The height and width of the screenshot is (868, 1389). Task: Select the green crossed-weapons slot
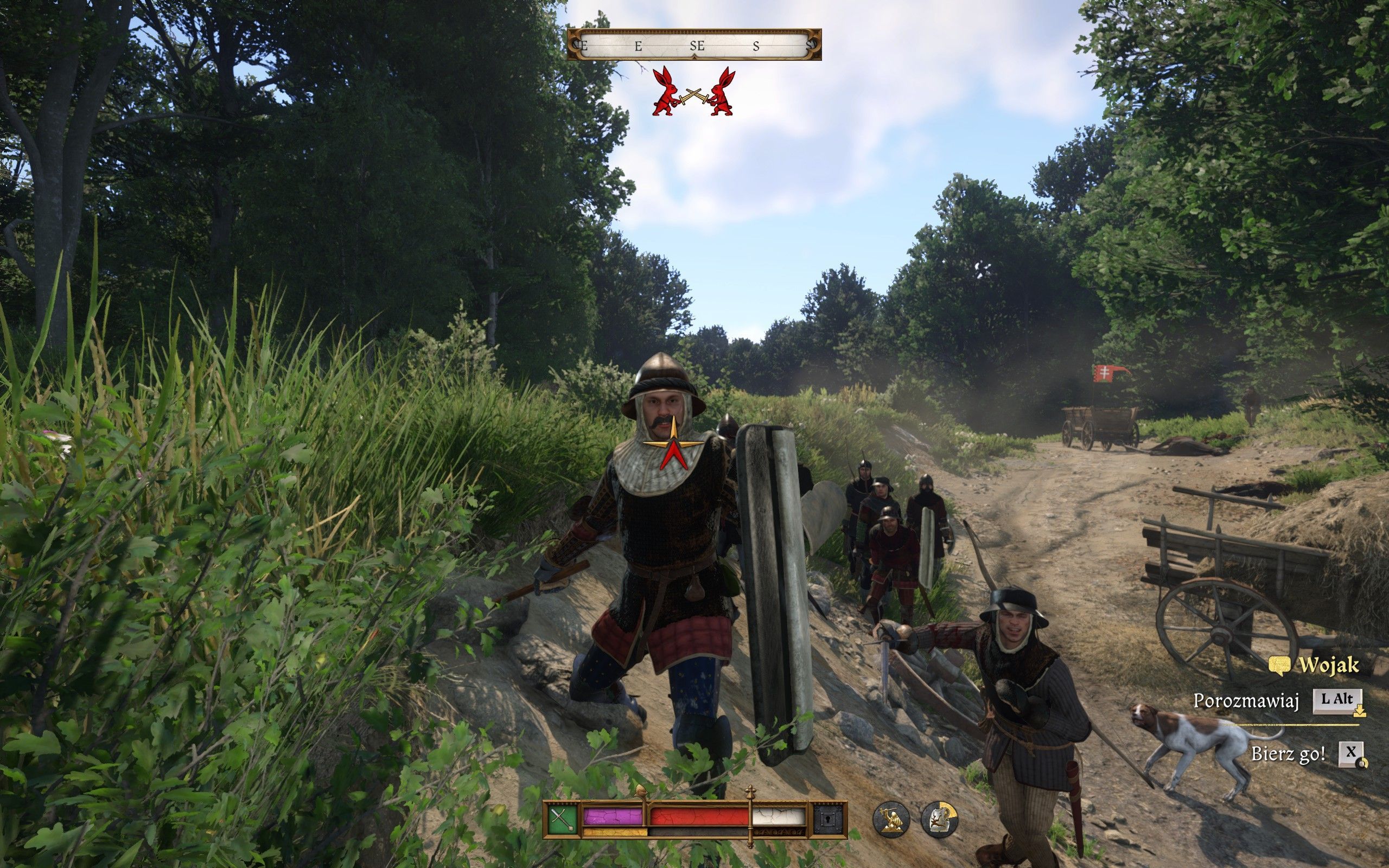click(x=563, y=820)
